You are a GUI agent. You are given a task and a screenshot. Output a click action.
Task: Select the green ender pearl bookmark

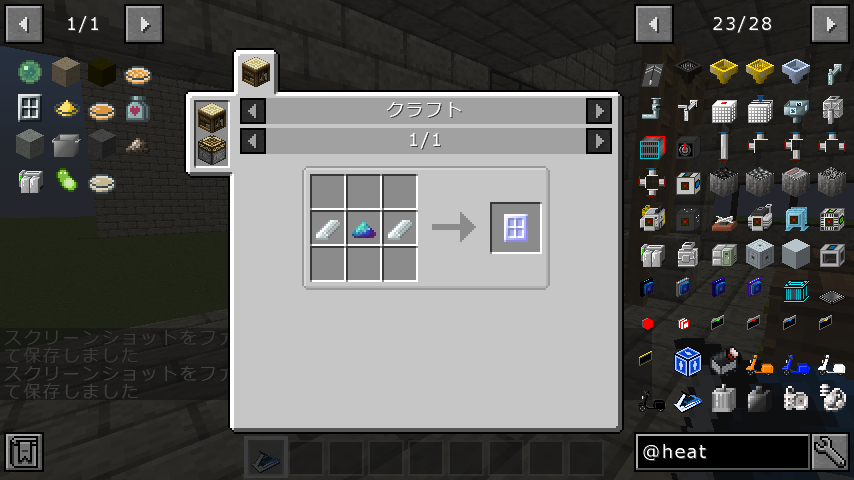click(x=29, y=73)
